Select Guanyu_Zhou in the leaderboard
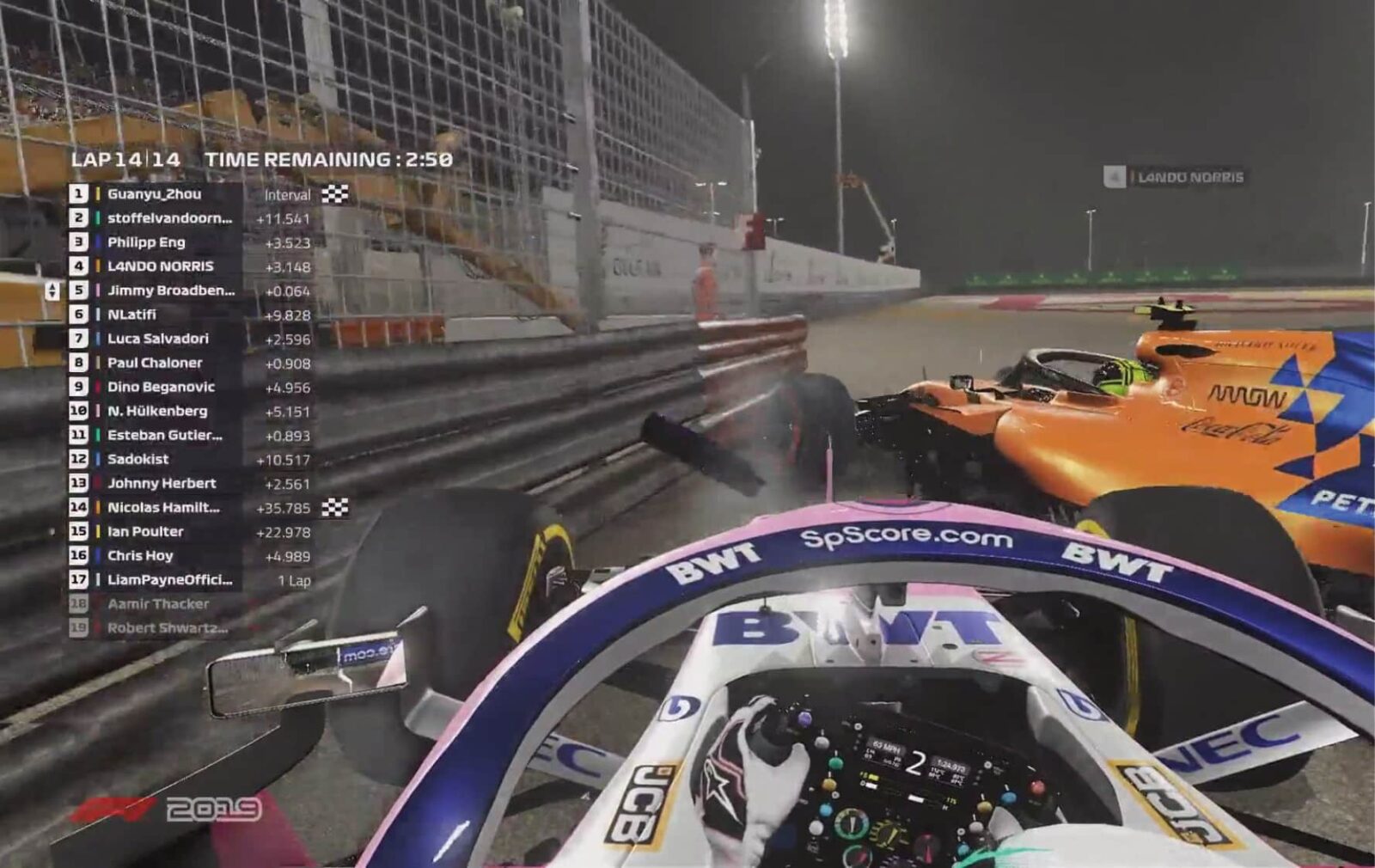Screen dimensions: 1375x868 point(155,194)
